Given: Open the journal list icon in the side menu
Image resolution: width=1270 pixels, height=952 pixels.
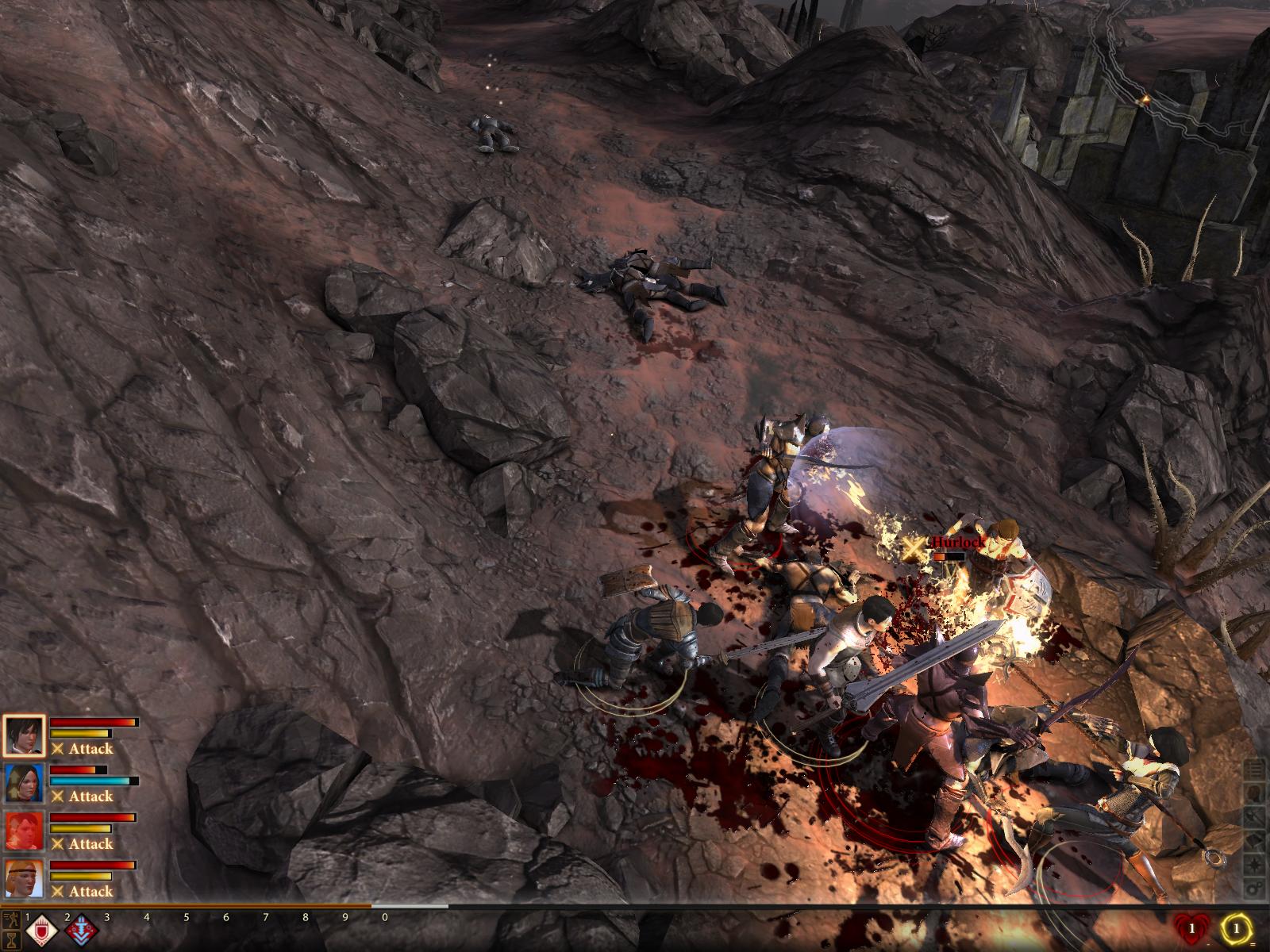Looking at the screenshot, I should (1256, 769).
